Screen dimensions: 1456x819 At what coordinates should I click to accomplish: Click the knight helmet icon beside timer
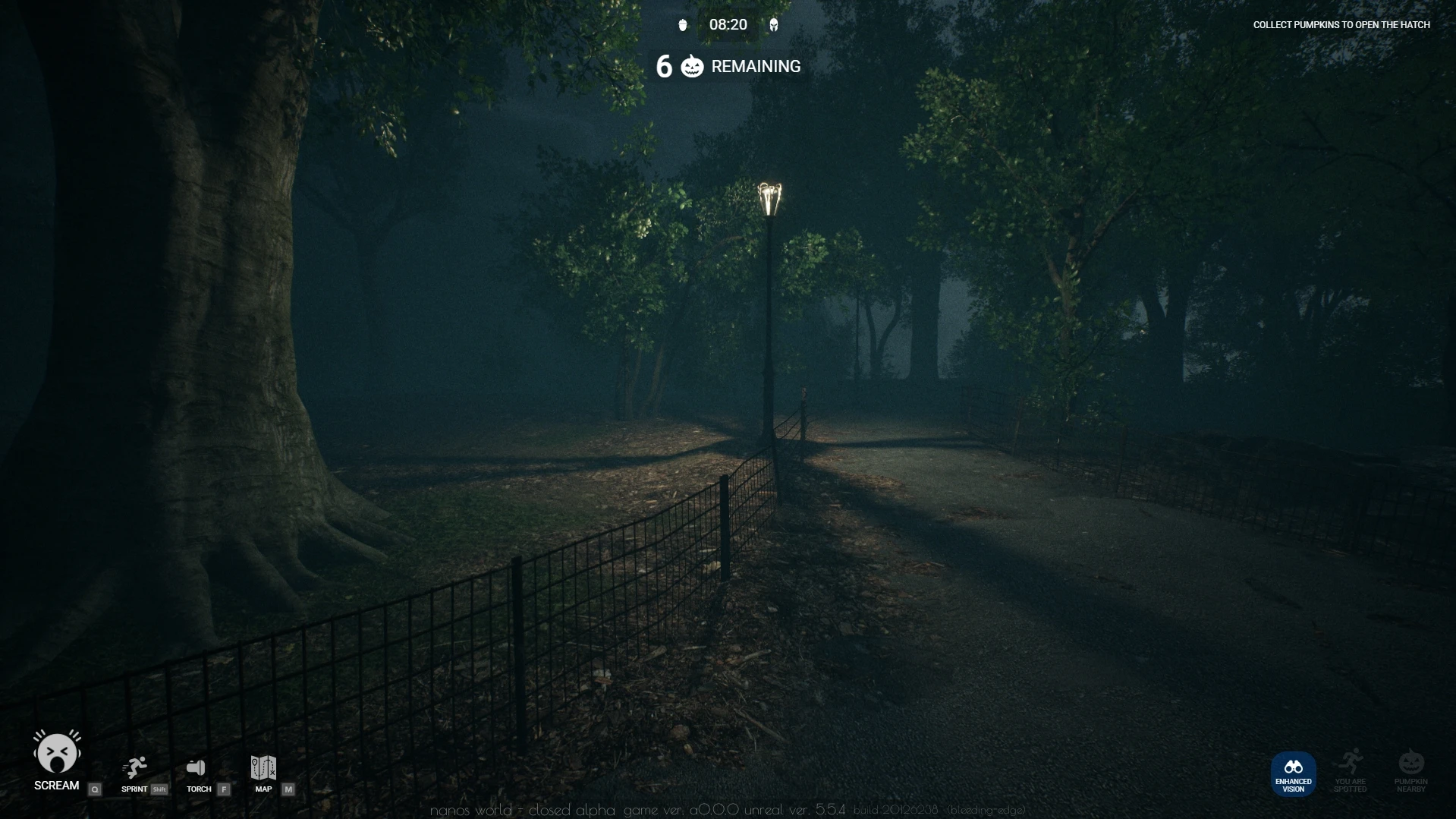click(x=774, y=25)
